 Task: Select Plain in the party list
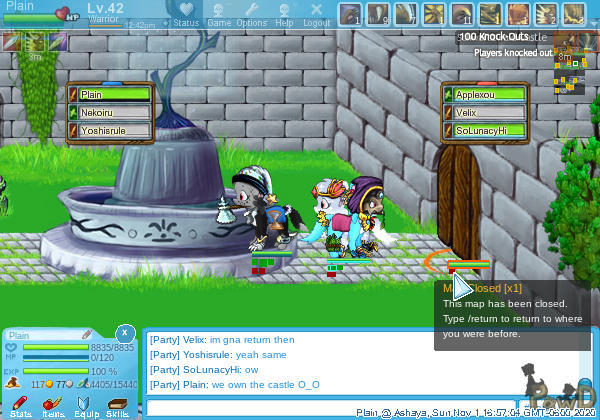click(113, 94)
